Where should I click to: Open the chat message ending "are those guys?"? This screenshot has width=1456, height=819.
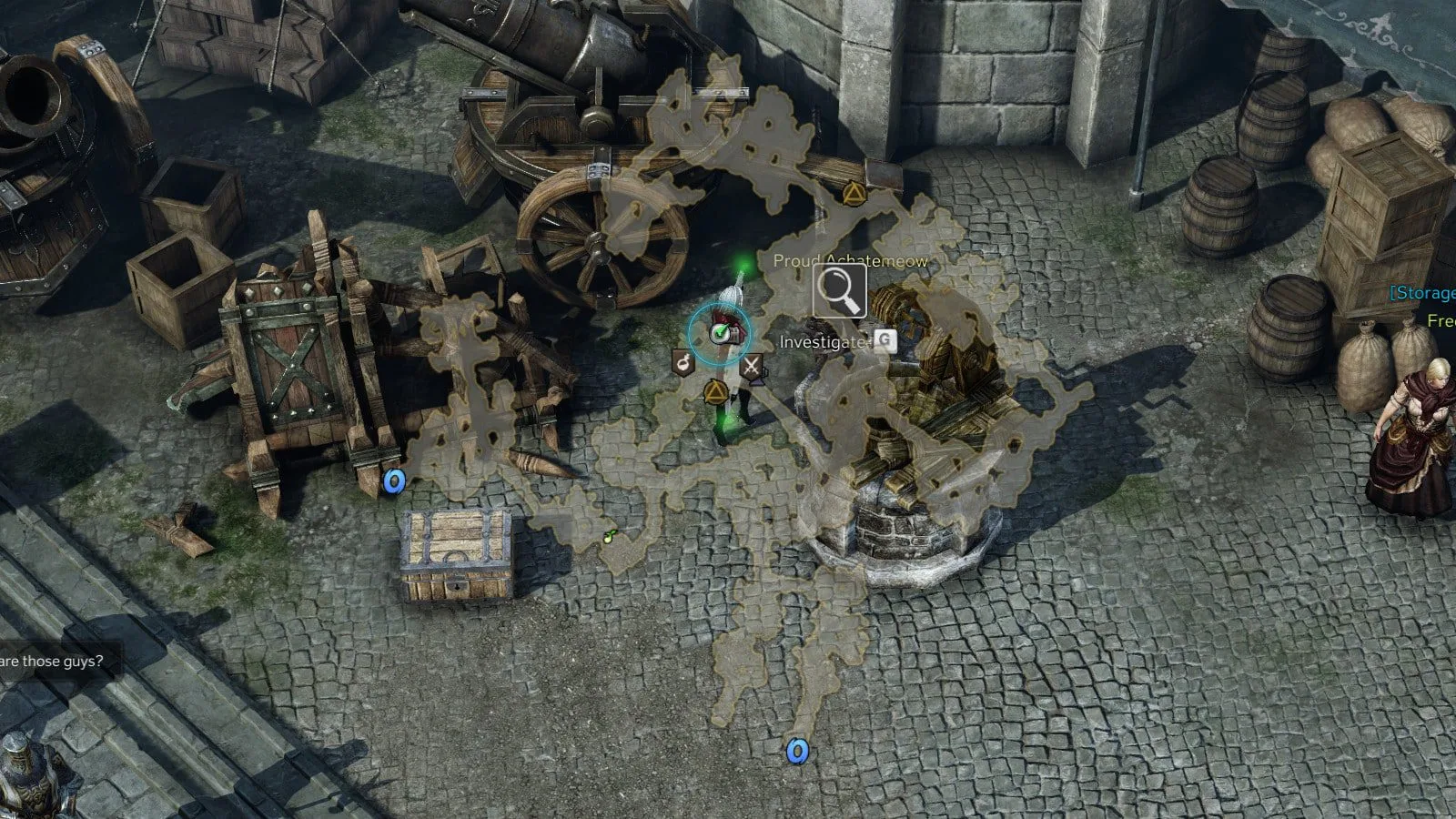click(x=52, y=662)
